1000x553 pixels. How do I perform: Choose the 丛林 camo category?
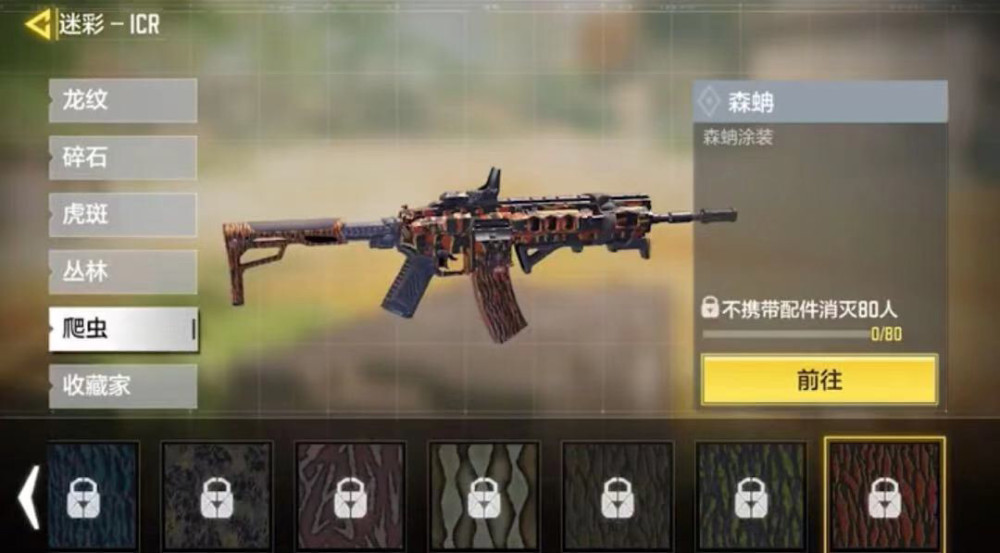pos(122,271)
